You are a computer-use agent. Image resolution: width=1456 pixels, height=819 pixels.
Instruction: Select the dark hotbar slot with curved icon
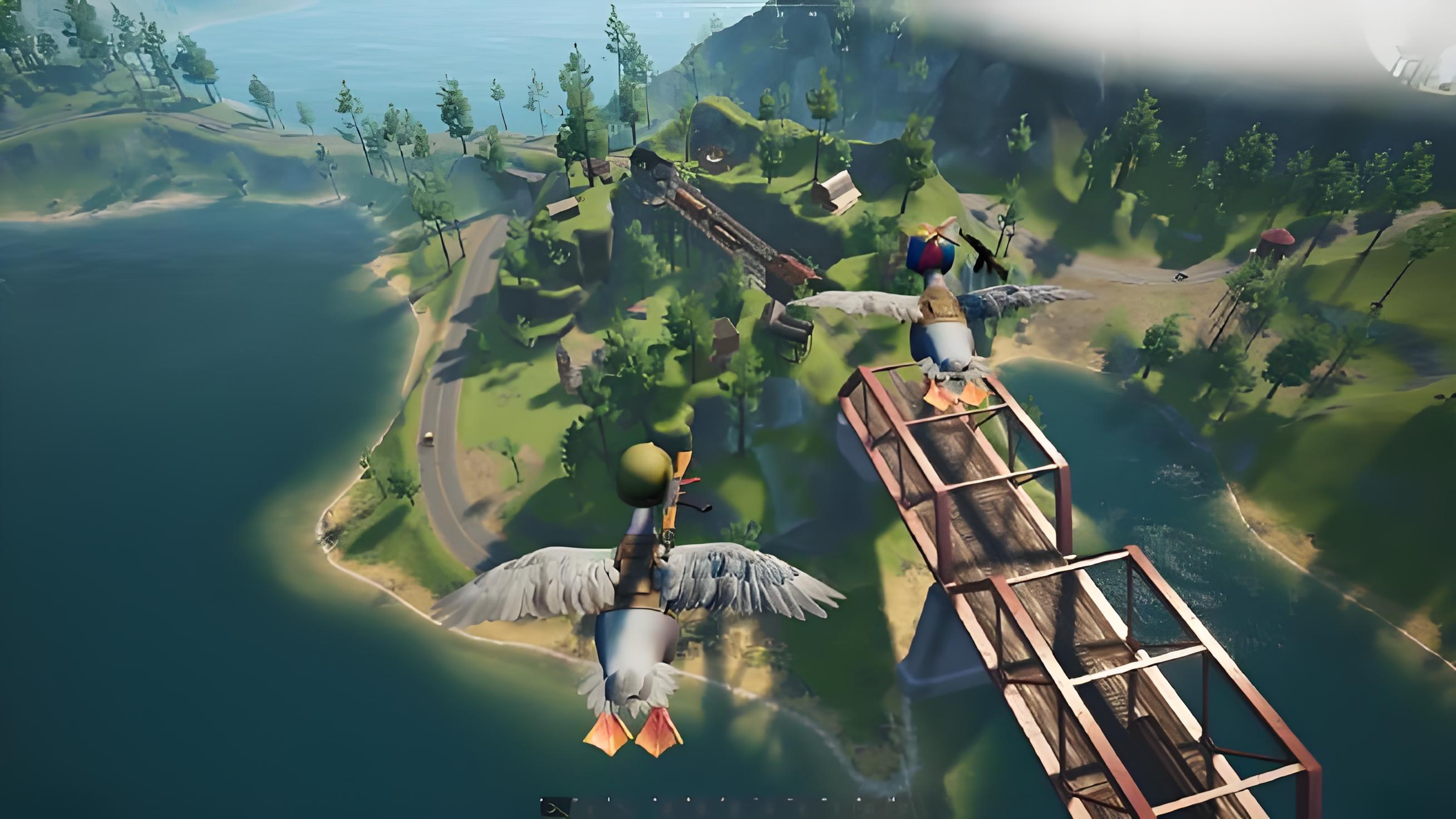point(556,808)
